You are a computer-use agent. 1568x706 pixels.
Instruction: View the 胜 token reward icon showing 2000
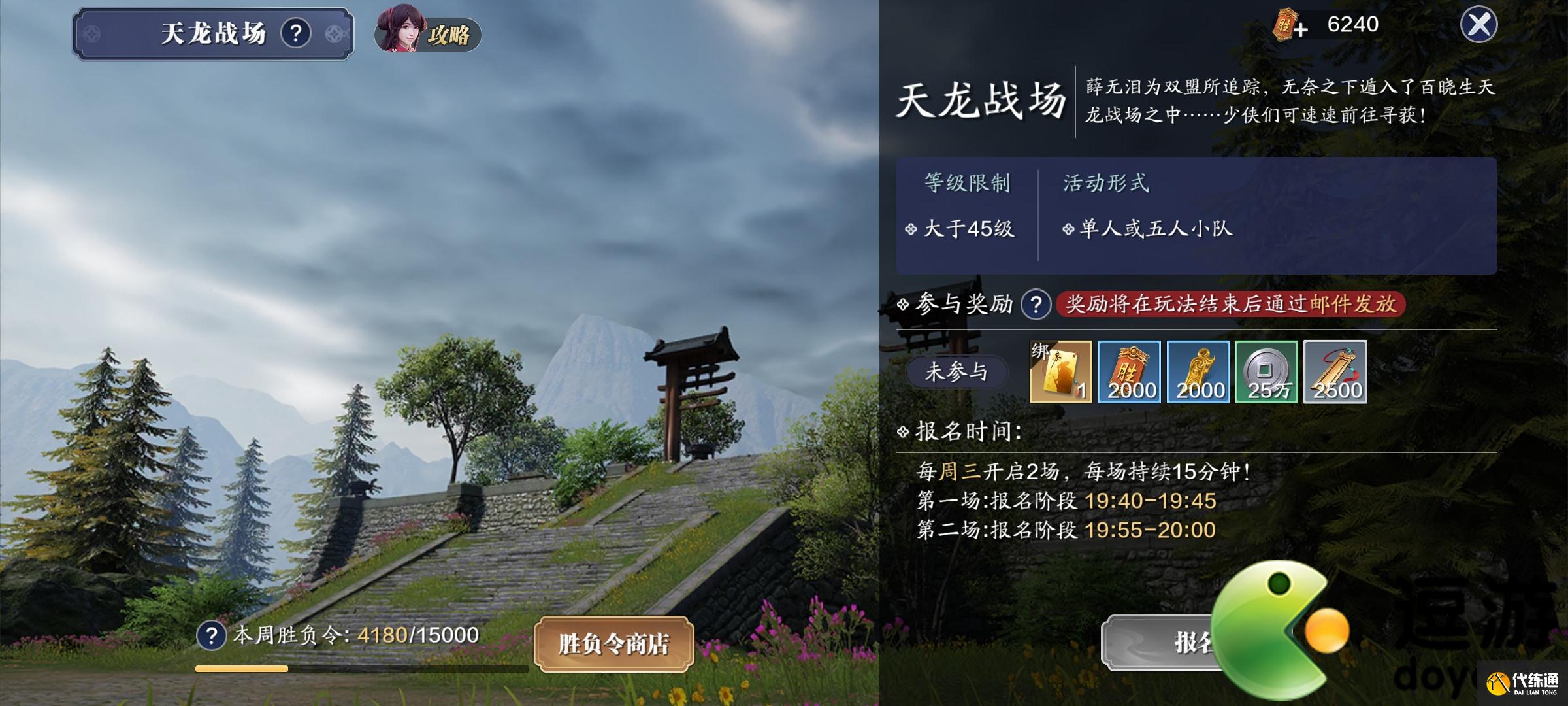pos(1129,372)
